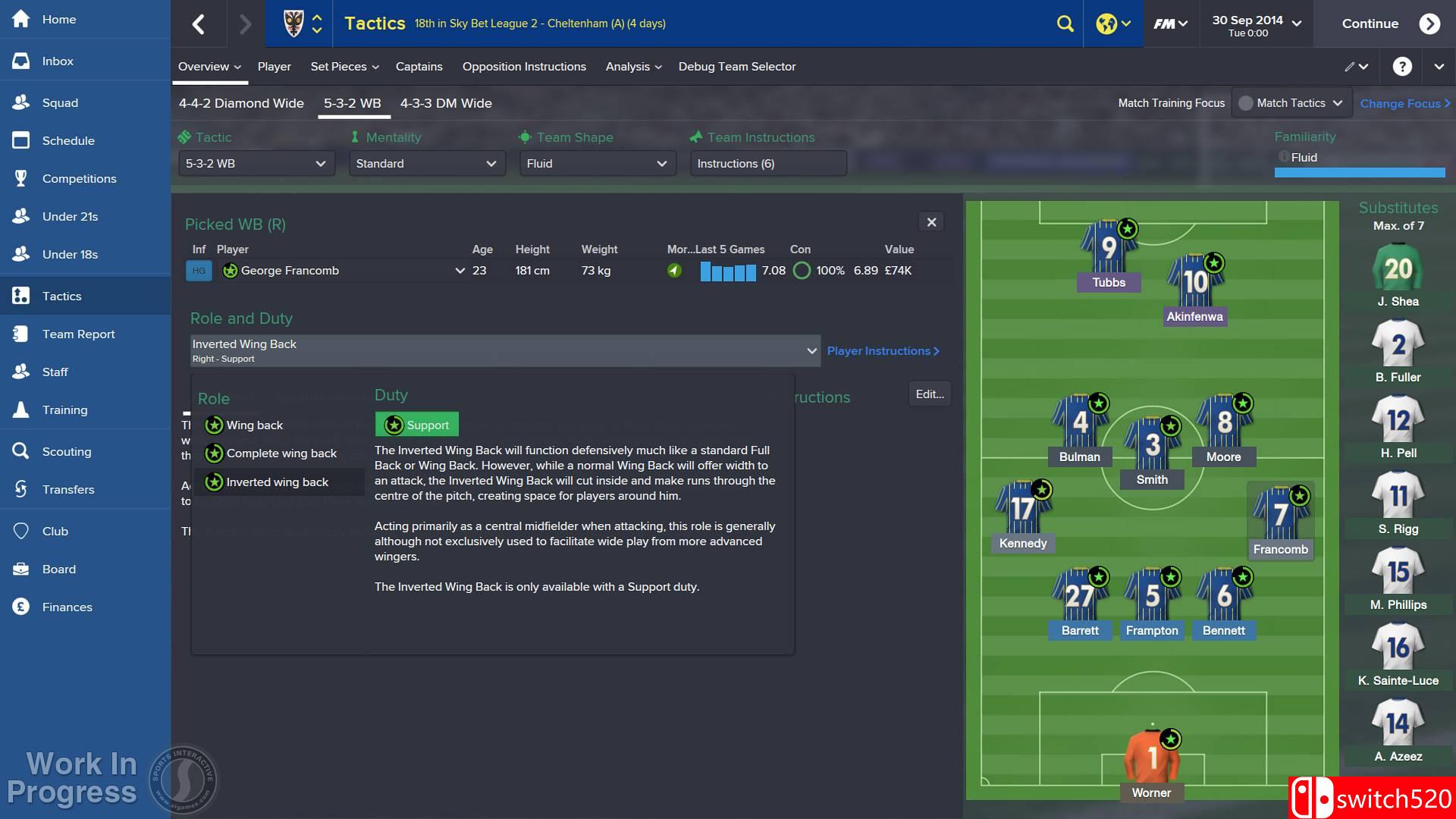Open Team Report from the sidebar
This screenshot has width=1456, height=819.
[x=77, y=334]
